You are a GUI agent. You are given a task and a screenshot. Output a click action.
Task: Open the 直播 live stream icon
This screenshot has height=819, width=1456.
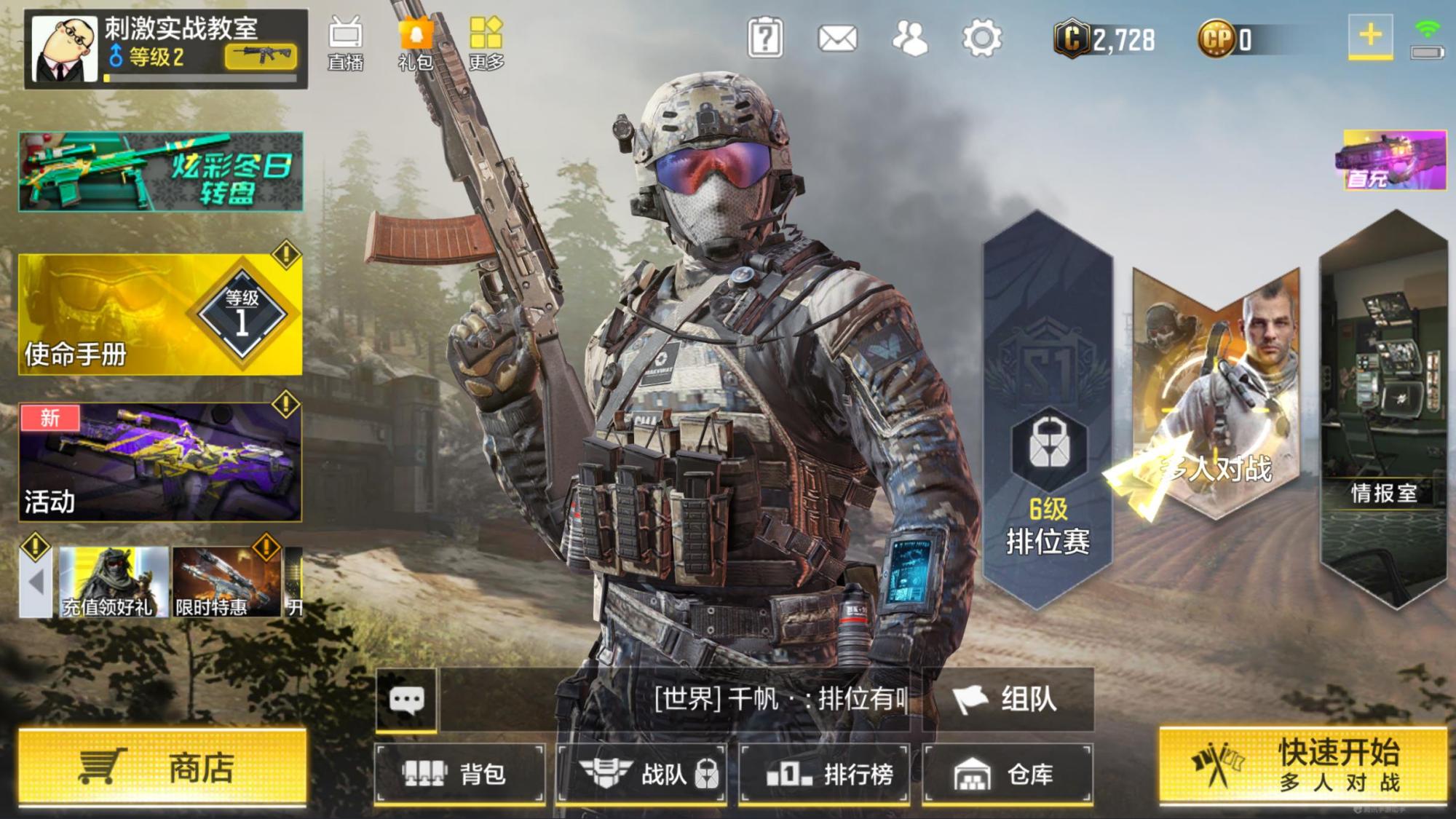click(345, 44)
